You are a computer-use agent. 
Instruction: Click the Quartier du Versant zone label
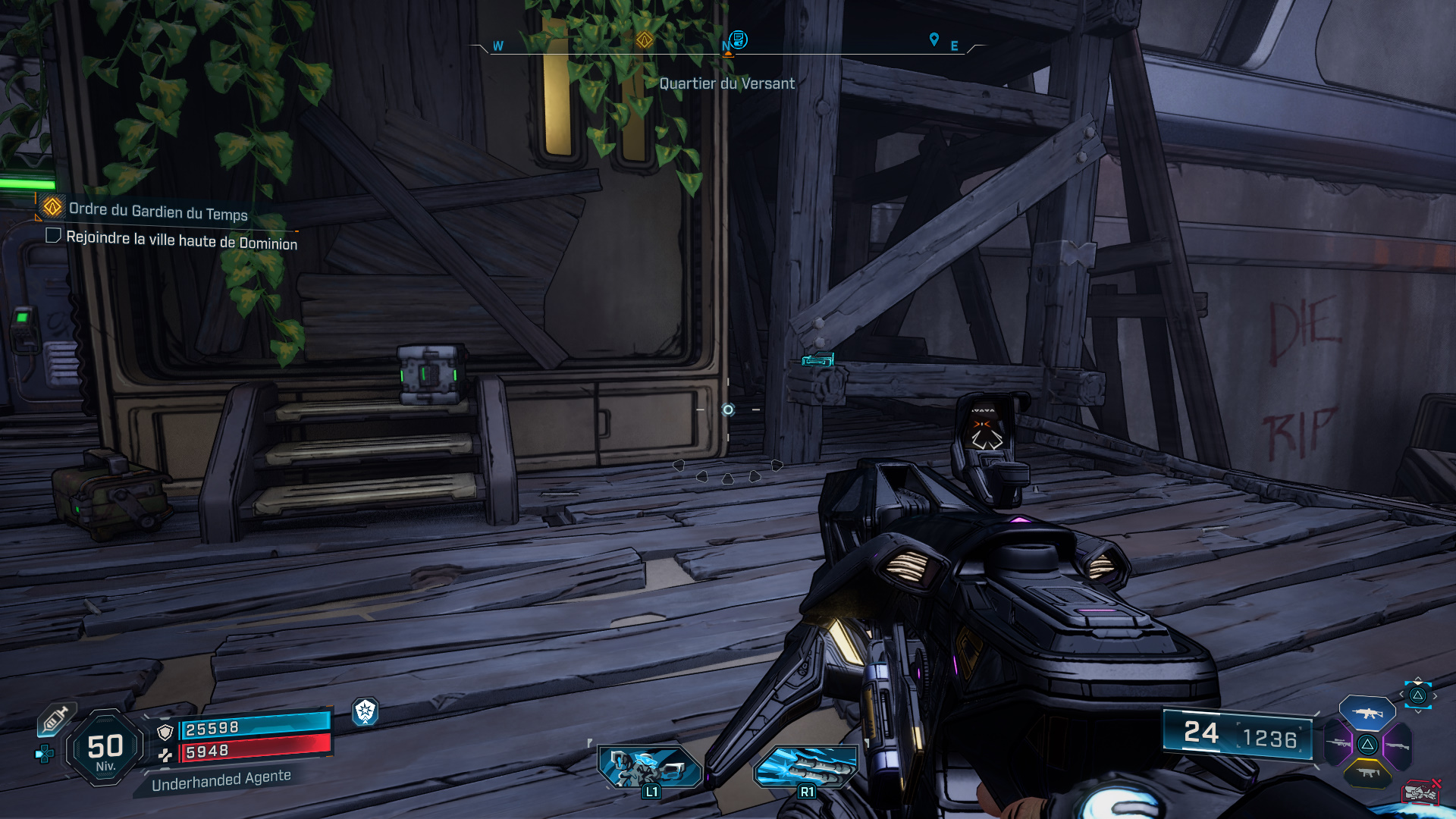click(728, 83)
